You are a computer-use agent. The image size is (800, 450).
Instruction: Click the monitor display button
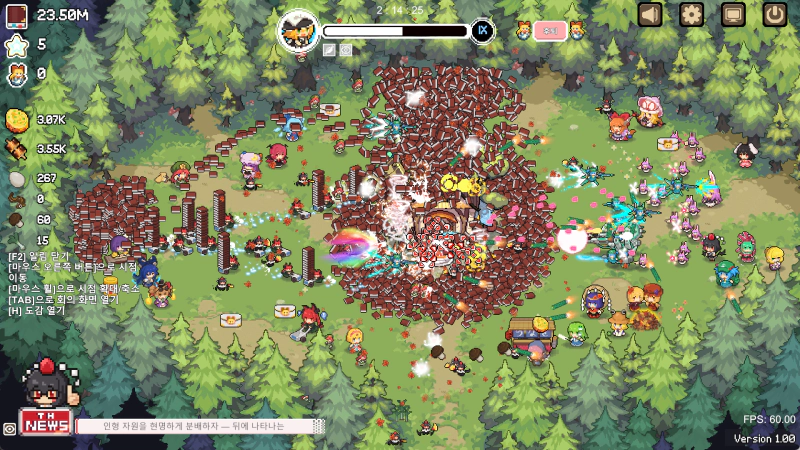coord(733,14)
